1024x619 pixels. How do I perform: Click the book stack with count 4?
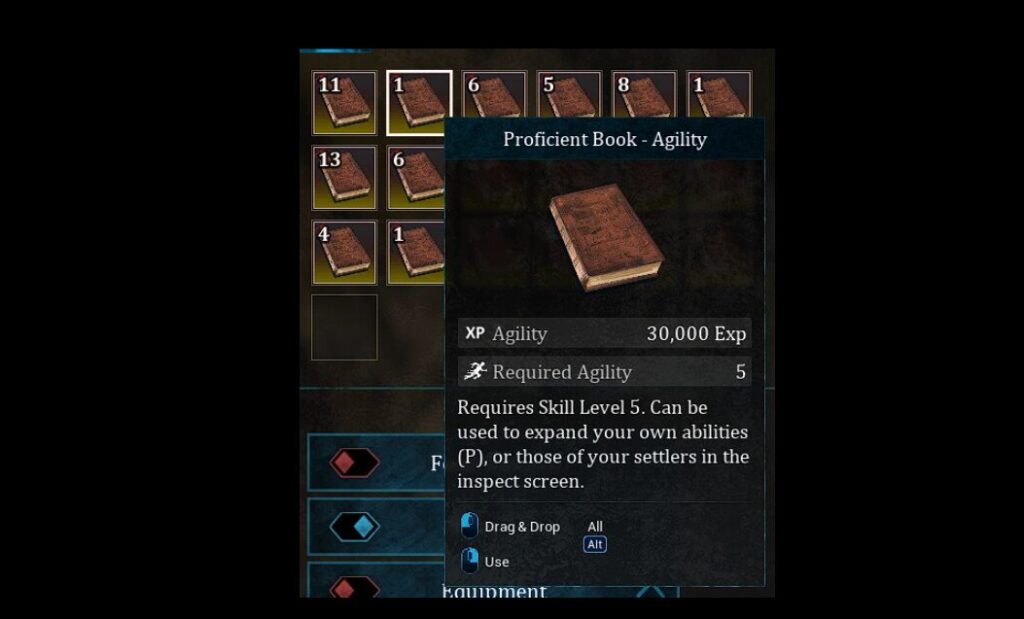click(x=344, y=253)
